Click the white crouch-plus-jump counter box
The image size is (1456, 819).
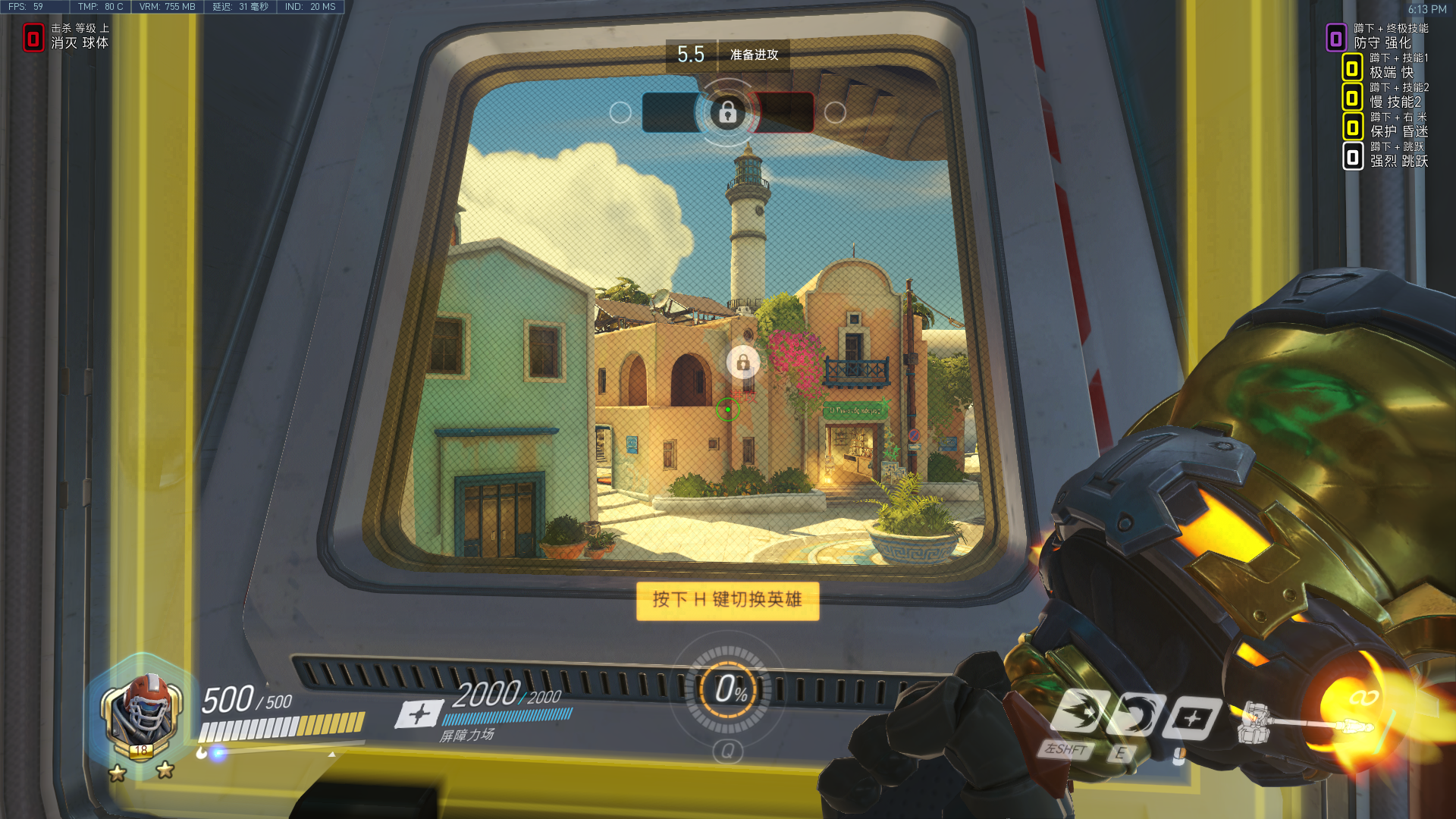pyautogui.click(x=1352, y=157)
